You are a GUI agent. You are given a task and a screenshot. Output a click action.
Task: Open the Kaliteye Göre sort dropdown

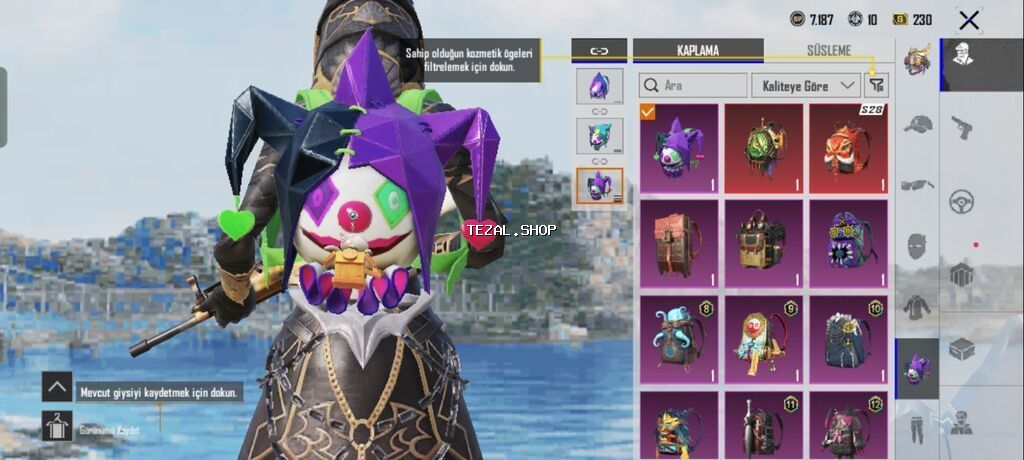[x=805, y=86]
